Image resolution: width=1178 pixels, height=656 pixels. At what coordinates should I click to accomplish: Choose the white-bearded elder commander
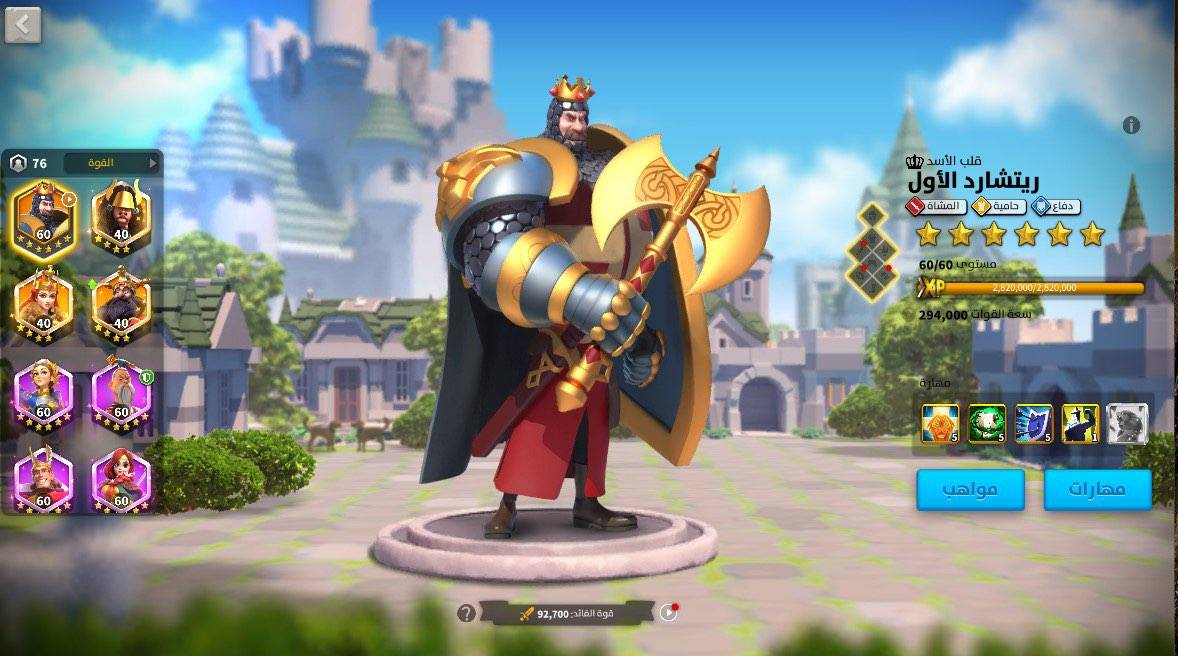121,392
